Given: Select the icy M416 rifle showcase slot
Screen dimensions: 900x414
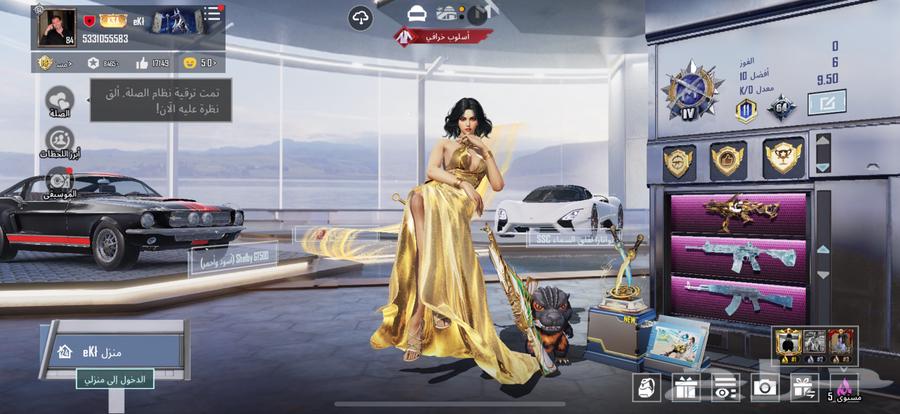Looking at the screenshot, I should click(740, 257).
